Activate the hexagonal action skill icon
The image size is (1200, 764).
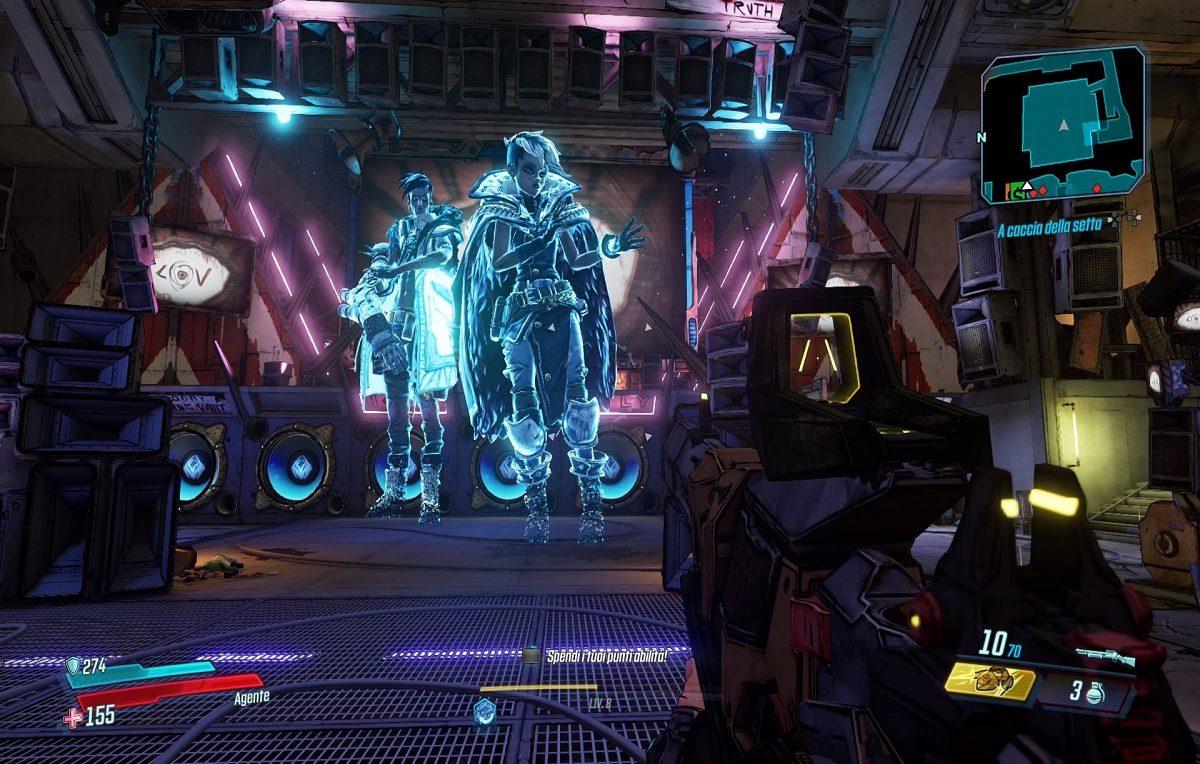(x=485, y=711)
